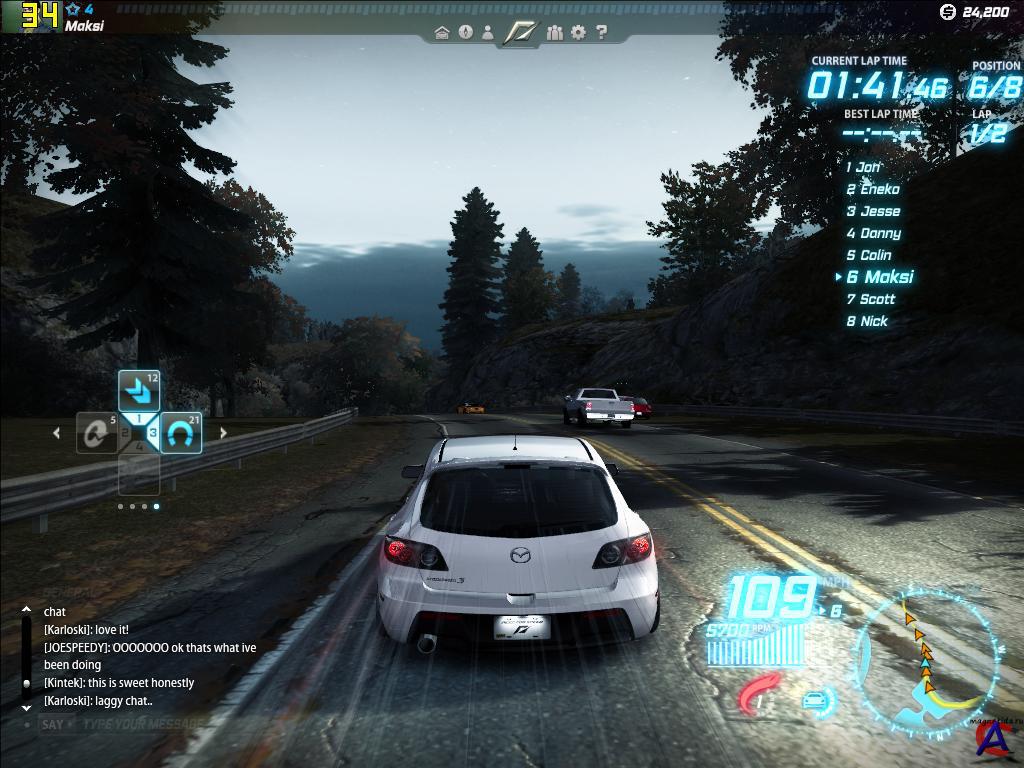Activate the horseshoe-shaped powerup in slot 3
1024x768 pixels.
(x=181, y=433)
